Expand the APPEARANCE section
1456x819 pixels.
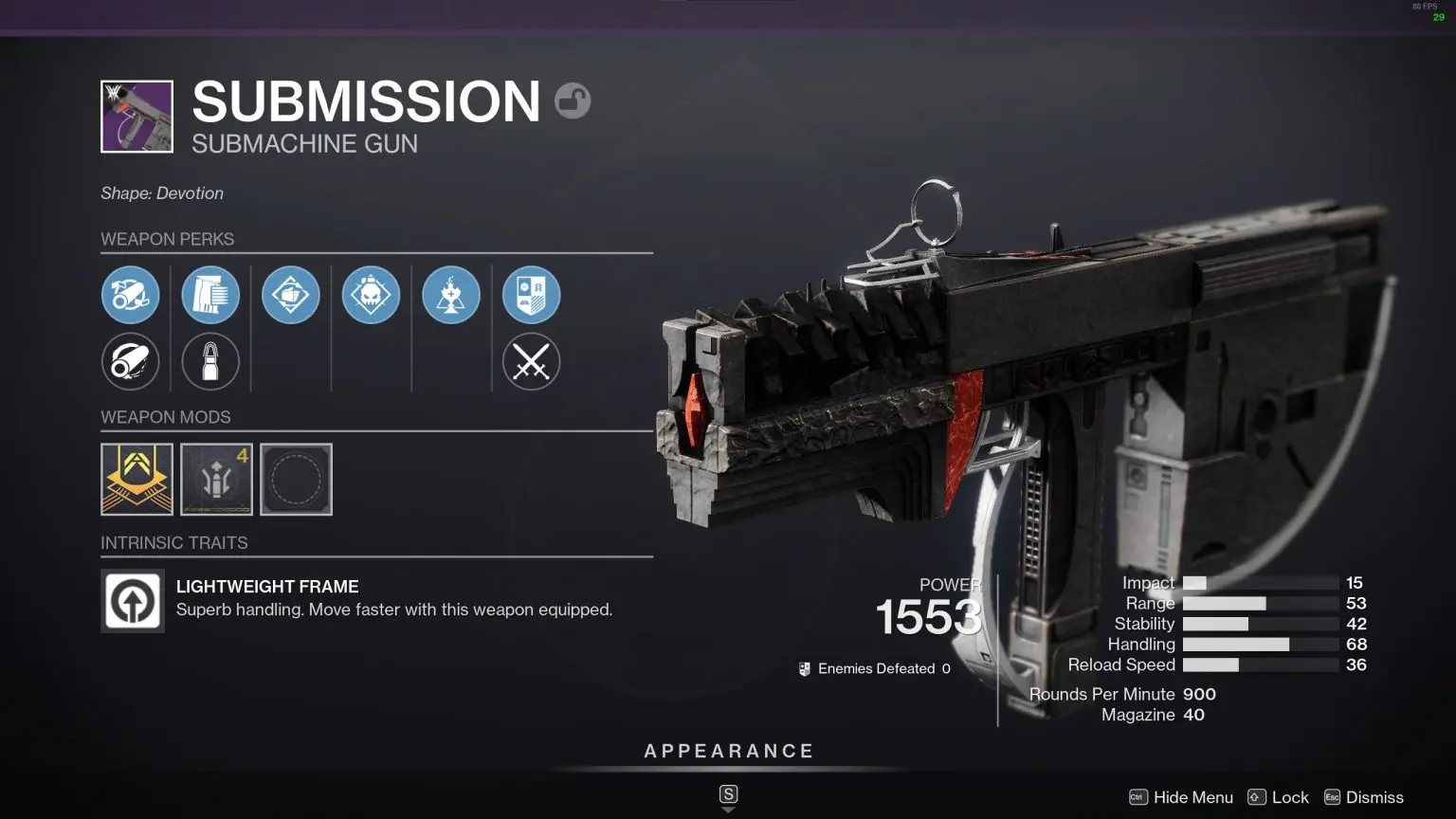[728, 750]
